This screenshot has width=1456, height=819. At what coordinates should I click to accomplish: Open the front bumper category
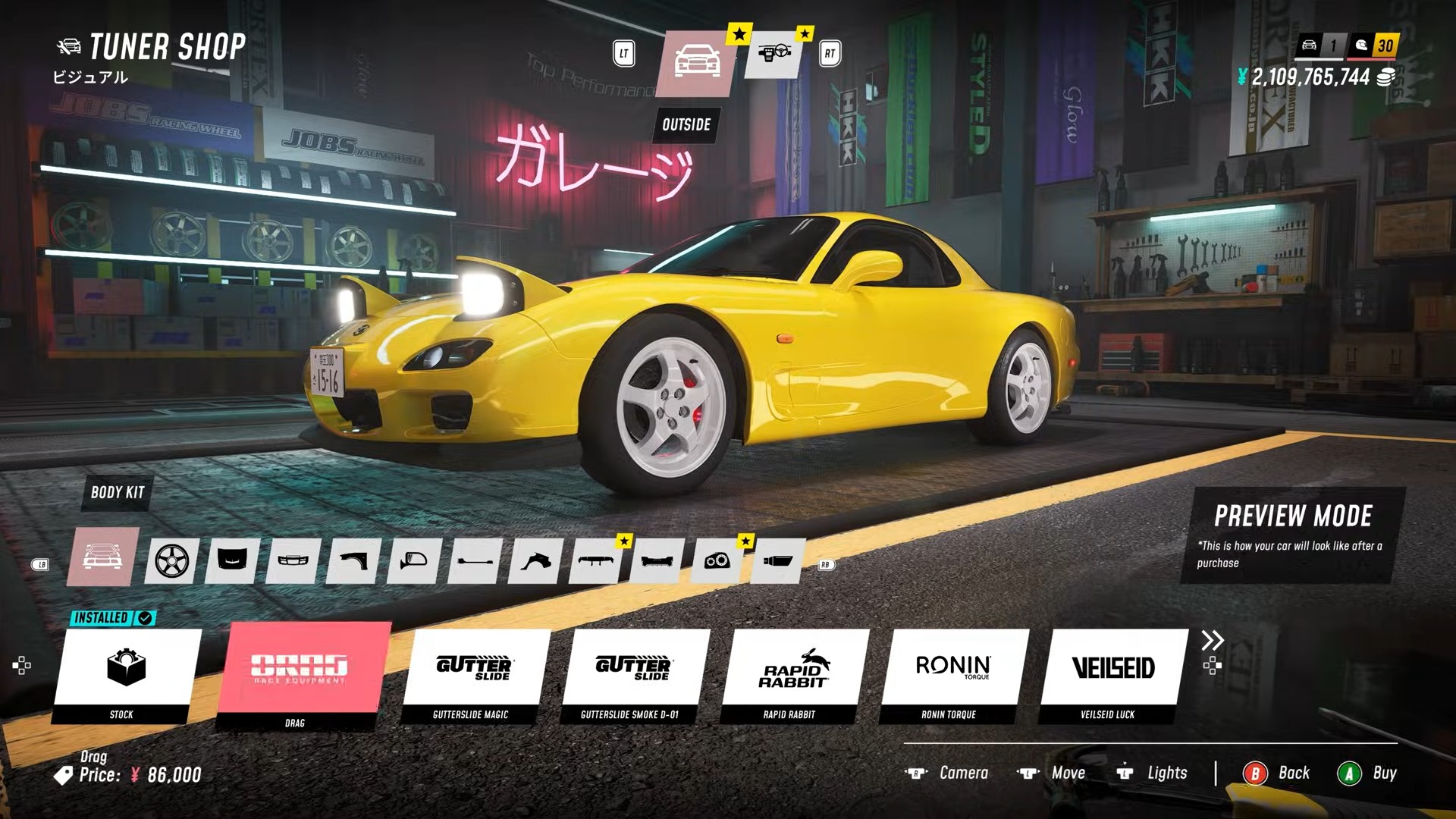click(293, 561)
